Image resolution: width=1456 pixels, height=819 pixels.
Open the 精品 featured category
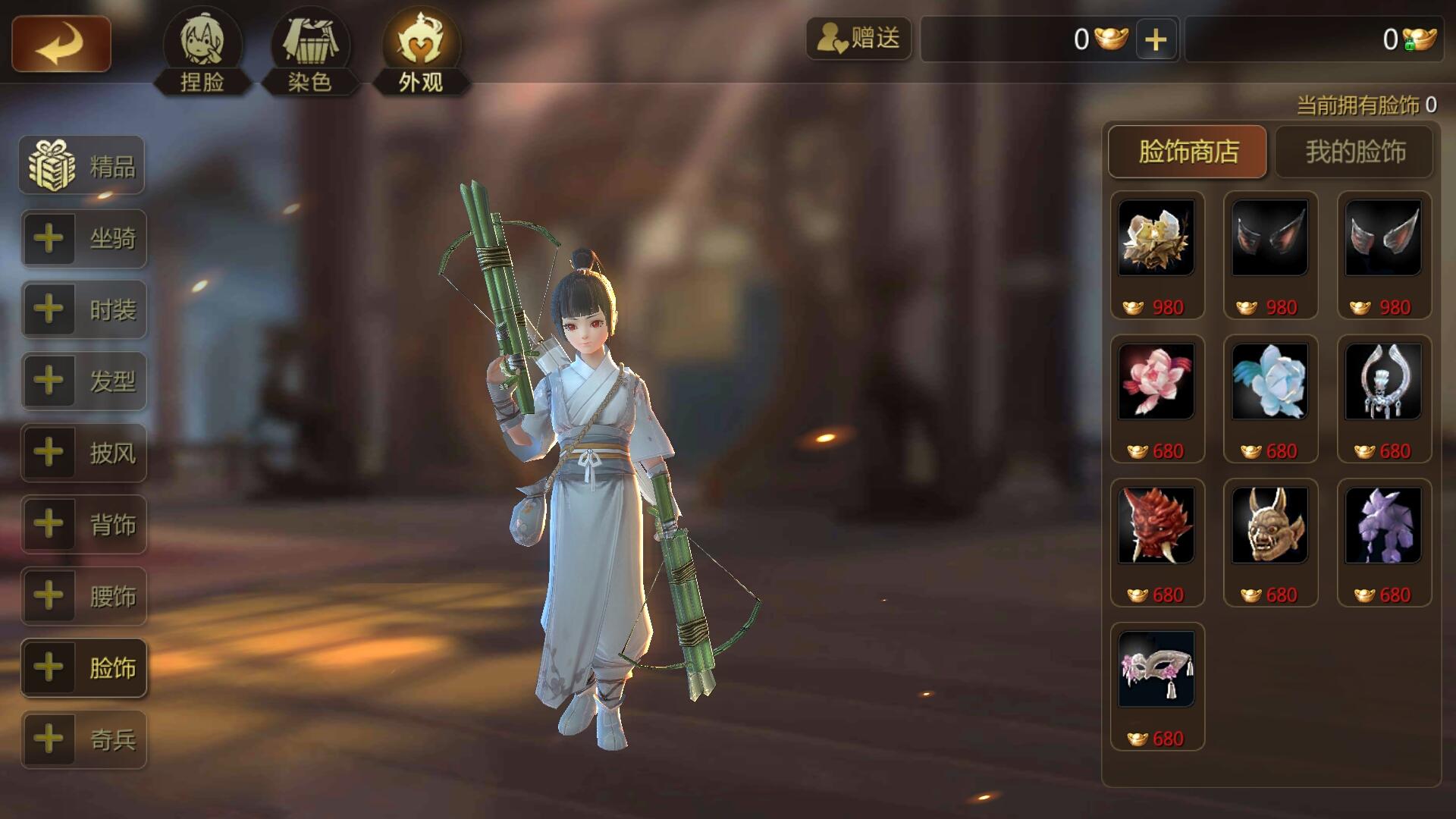point(83,165)
